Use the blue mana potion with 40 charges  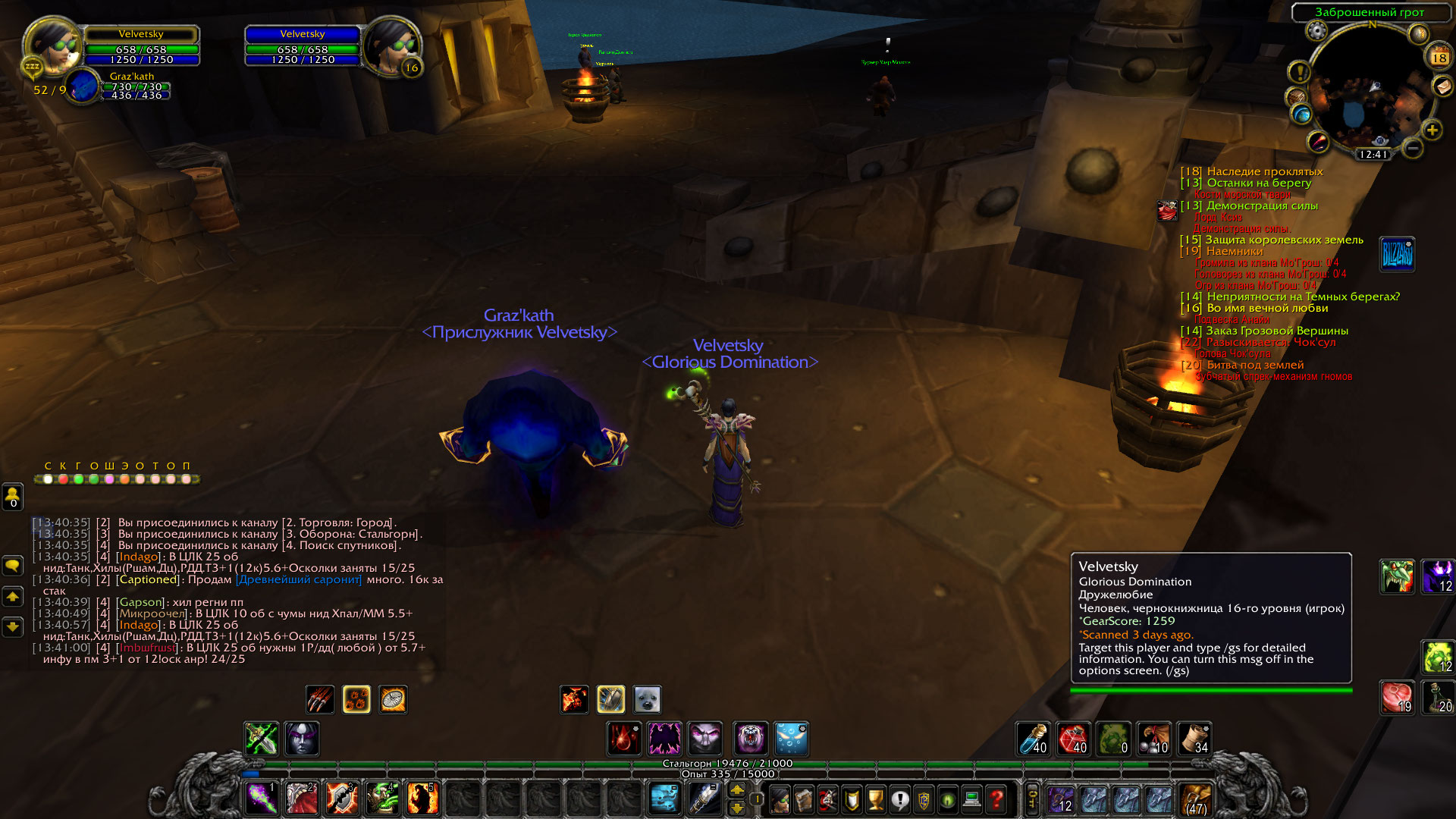[x=1033, y=739]
